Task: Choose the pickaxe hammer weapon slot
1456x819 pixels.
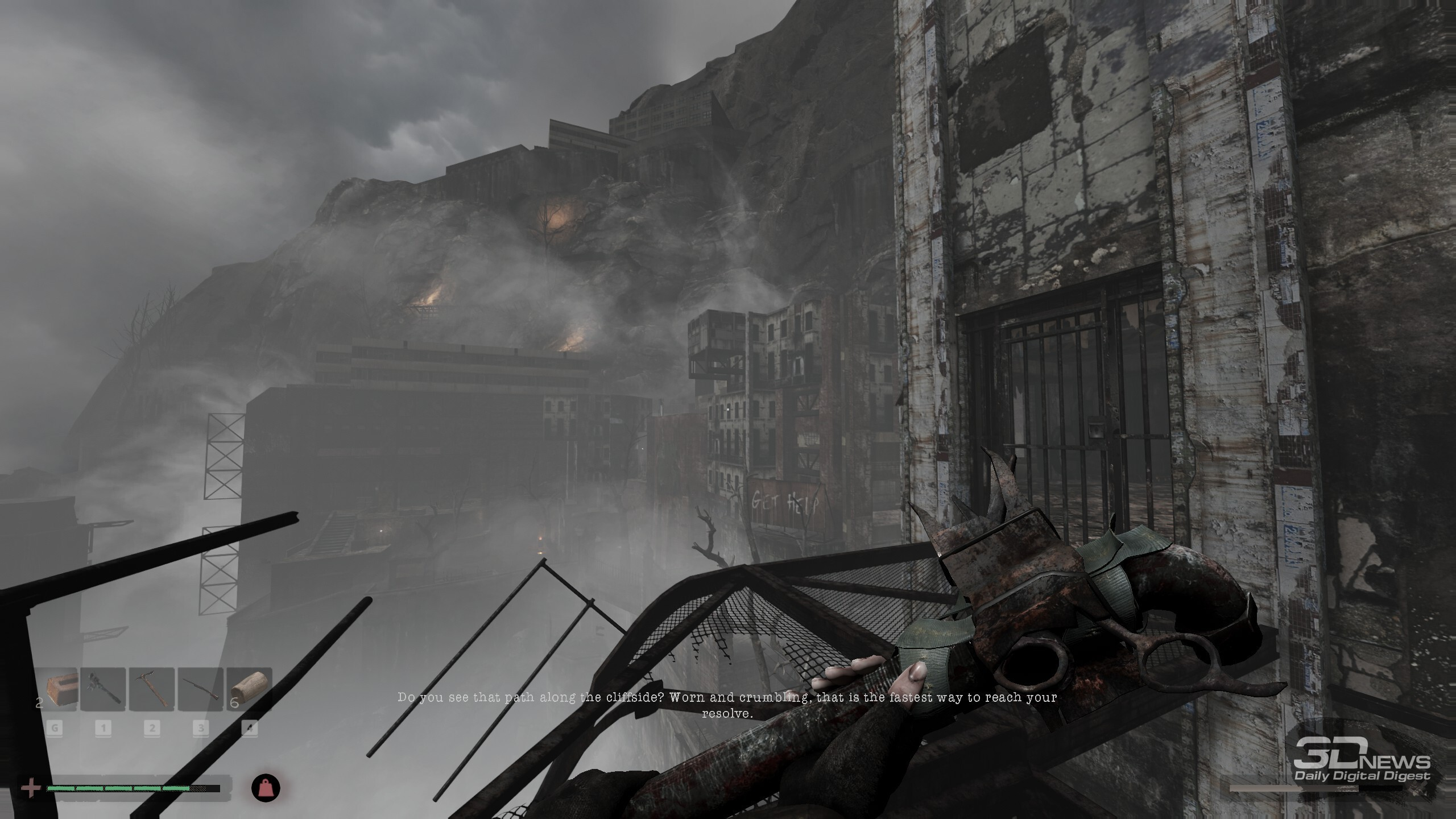Action: 152,689
